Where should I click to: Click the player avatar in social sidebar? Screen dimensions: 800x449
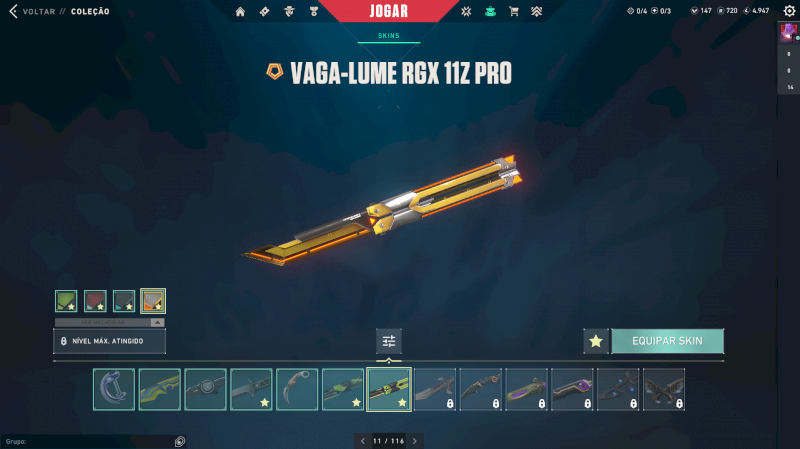pyautogui.click(x=788, y=33)
